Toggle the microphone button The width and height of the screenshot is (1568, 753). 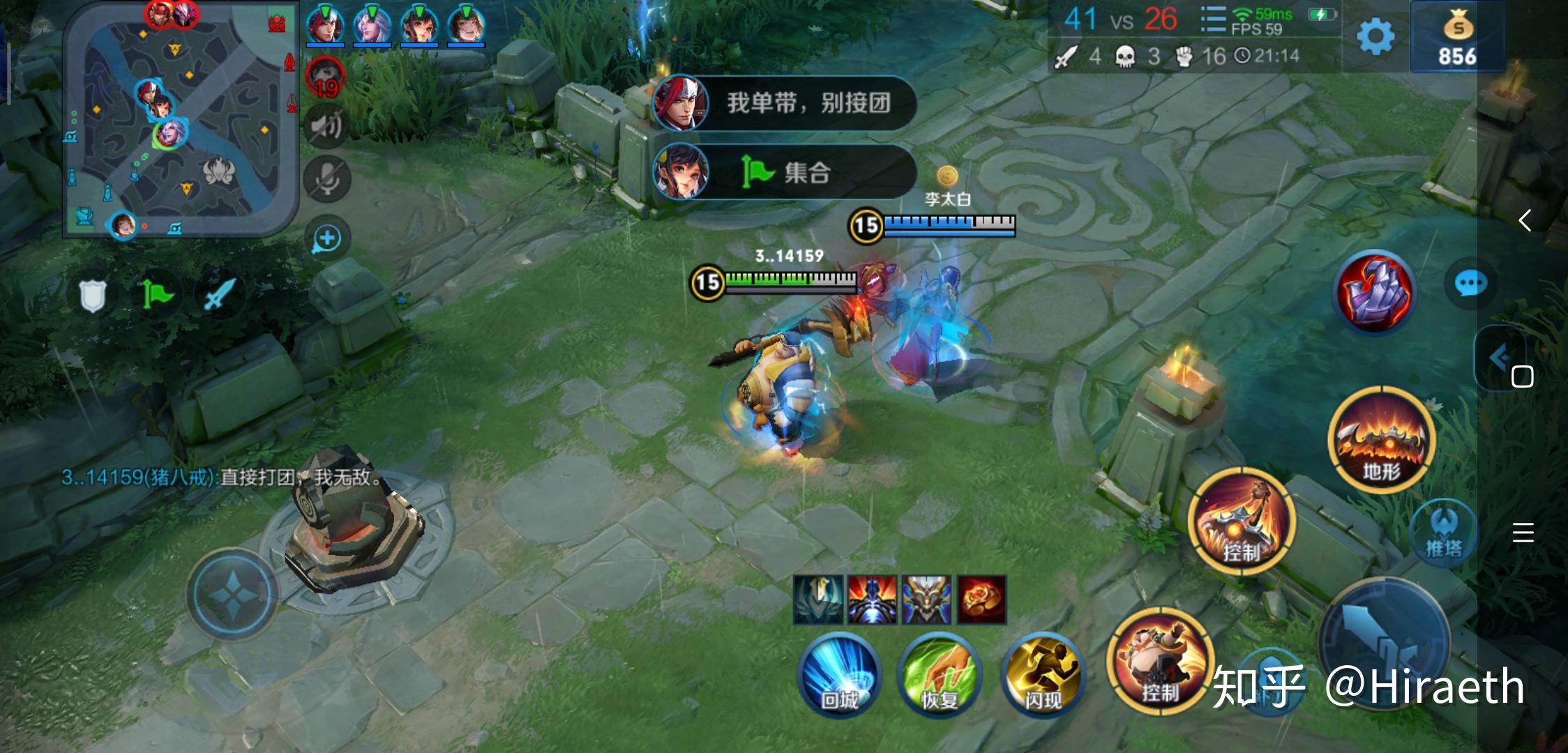tap(326, 178)
